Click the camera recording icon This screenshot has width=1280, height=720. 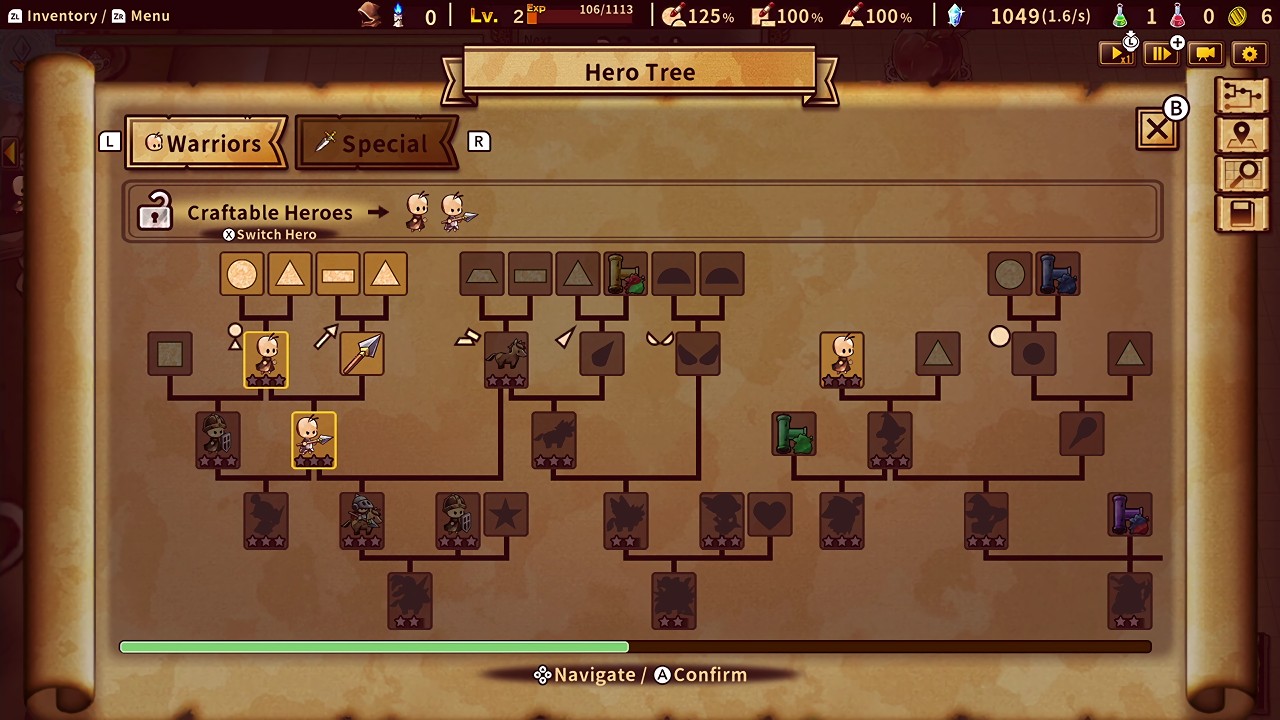(1205, 54)
